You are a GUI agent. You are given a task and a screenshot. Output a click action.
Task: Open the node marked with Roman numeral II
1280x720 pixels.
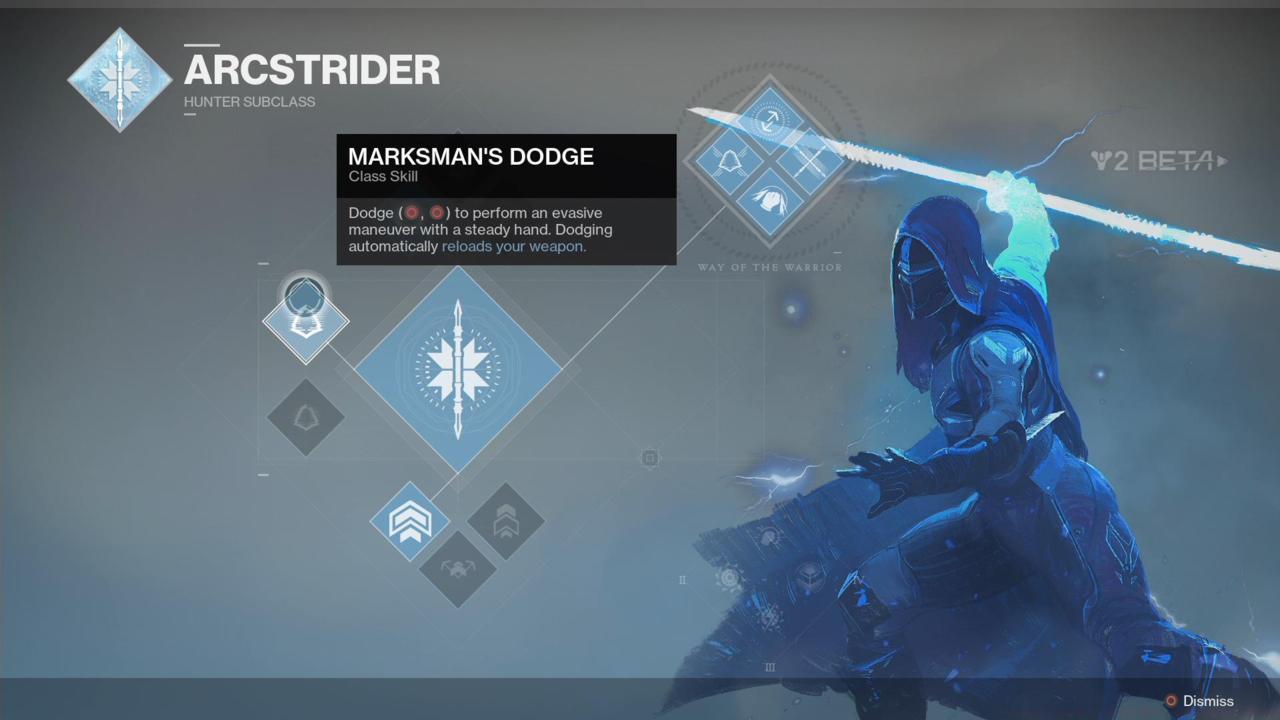click(x=683, y=580)
